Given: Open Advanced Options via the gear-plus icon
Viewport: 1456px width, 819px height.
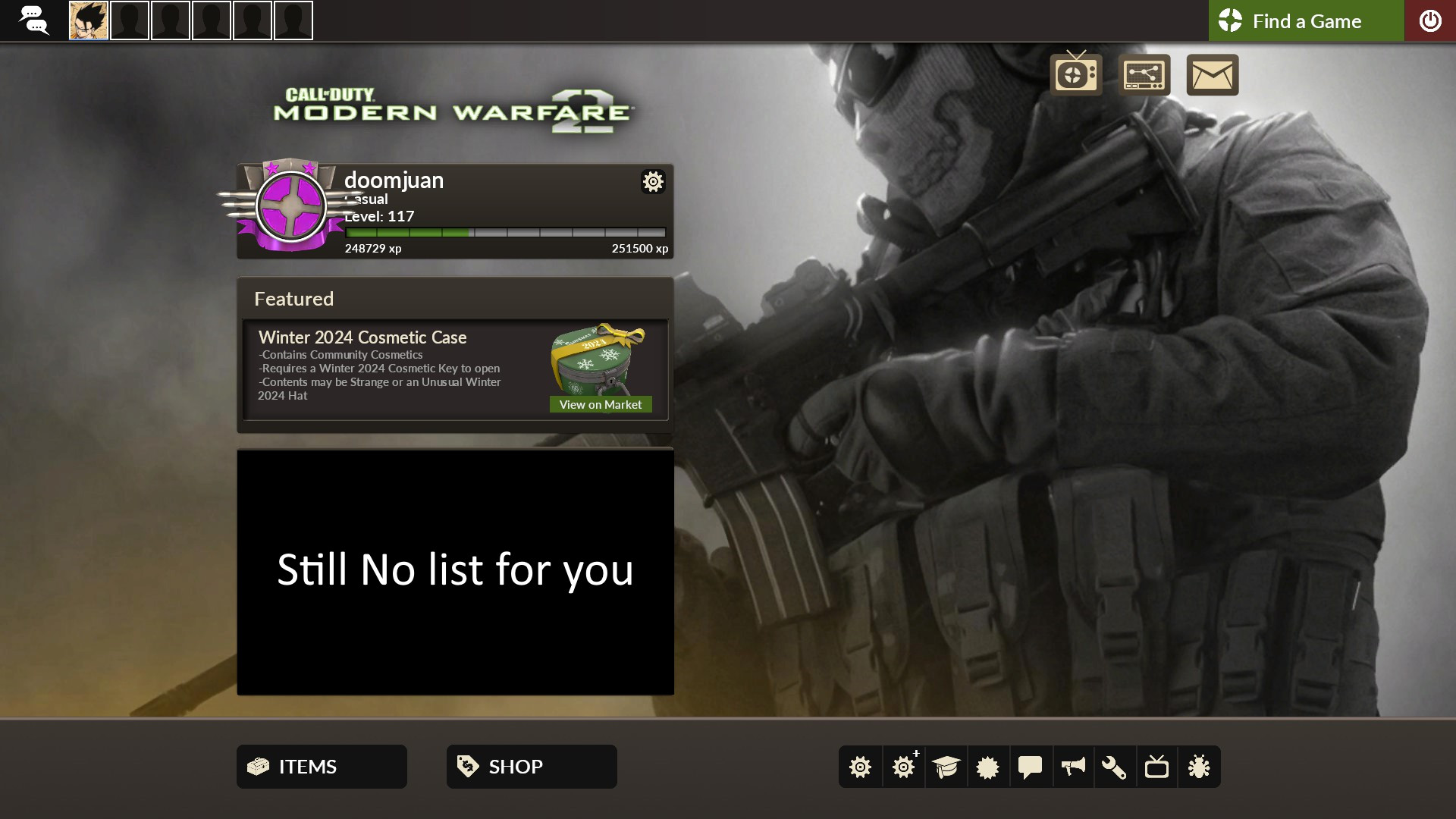Looking at the screenshot, I should (903, 767).
